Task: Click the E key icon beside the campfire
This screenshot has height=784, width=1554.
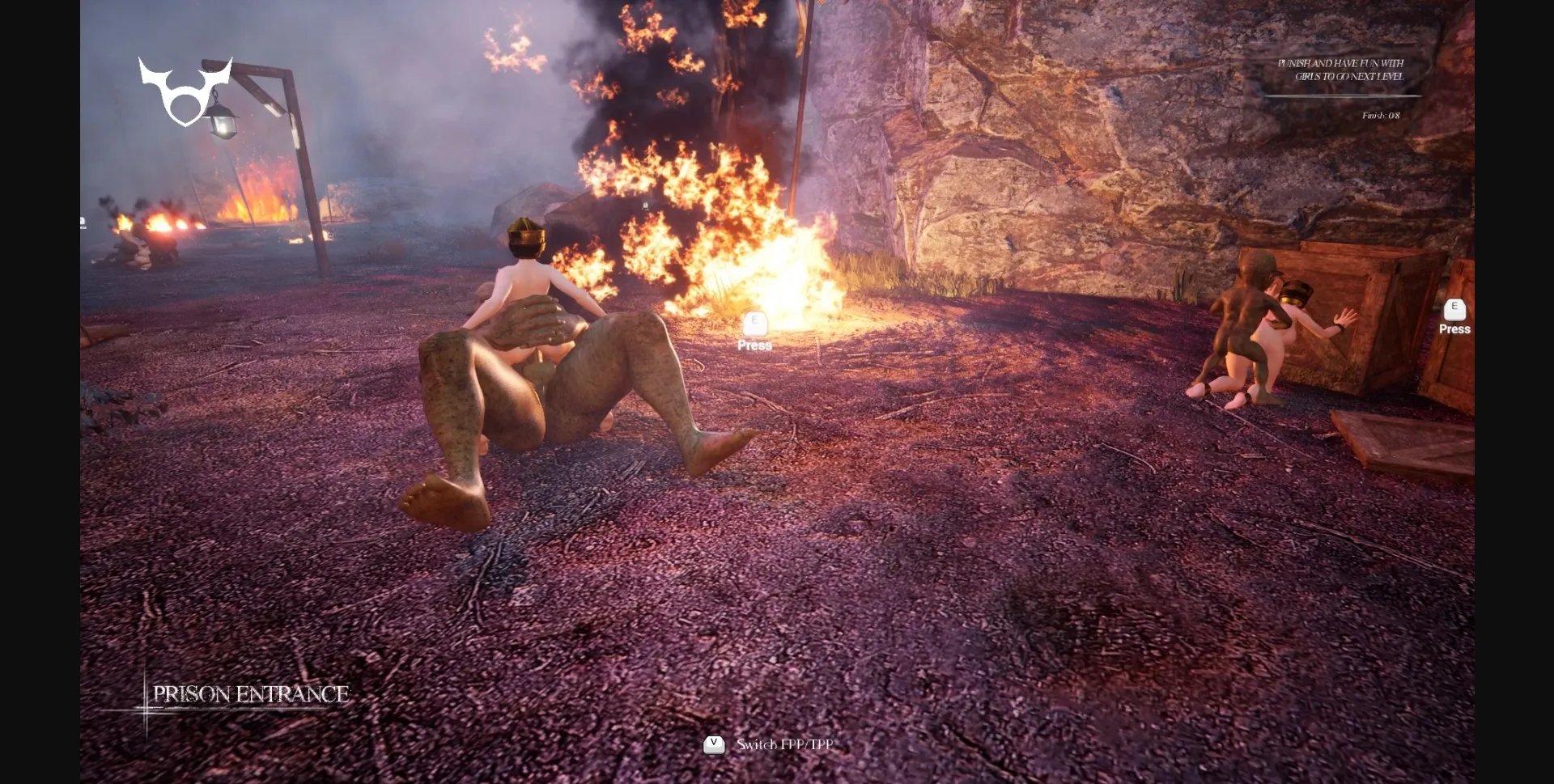Action: click(x=754, y=323)
